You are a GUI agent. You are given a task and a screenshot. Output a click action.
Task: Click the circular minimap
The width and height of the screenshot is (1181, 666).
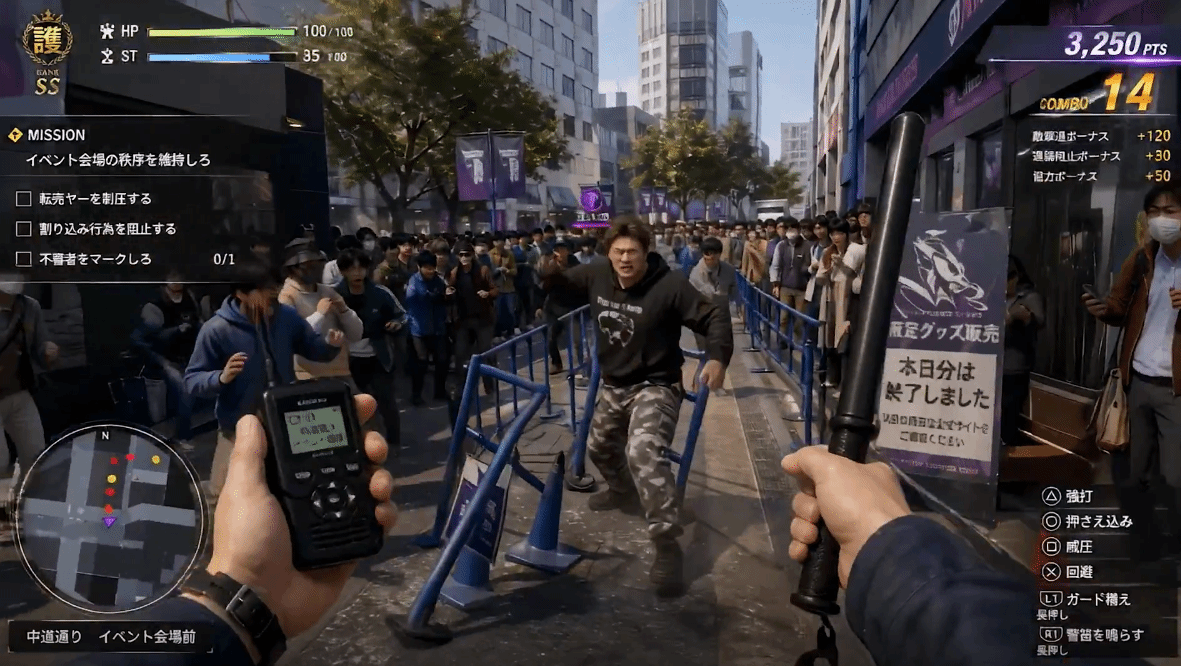[x=110, y=518]
